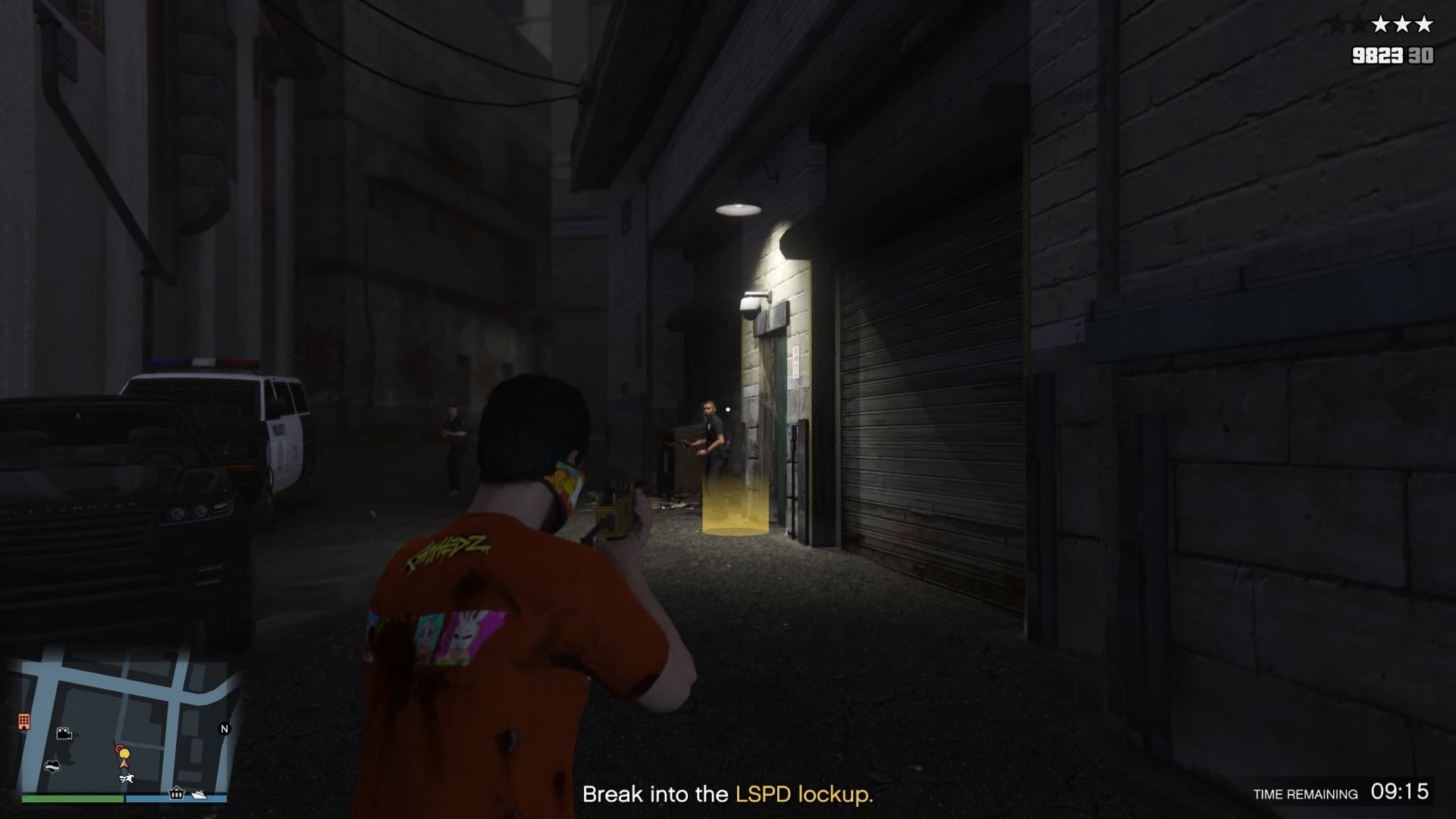Select the yellow objective blip on minimap
This screenshot has width=1456, height=819.
tap(125, 754)
